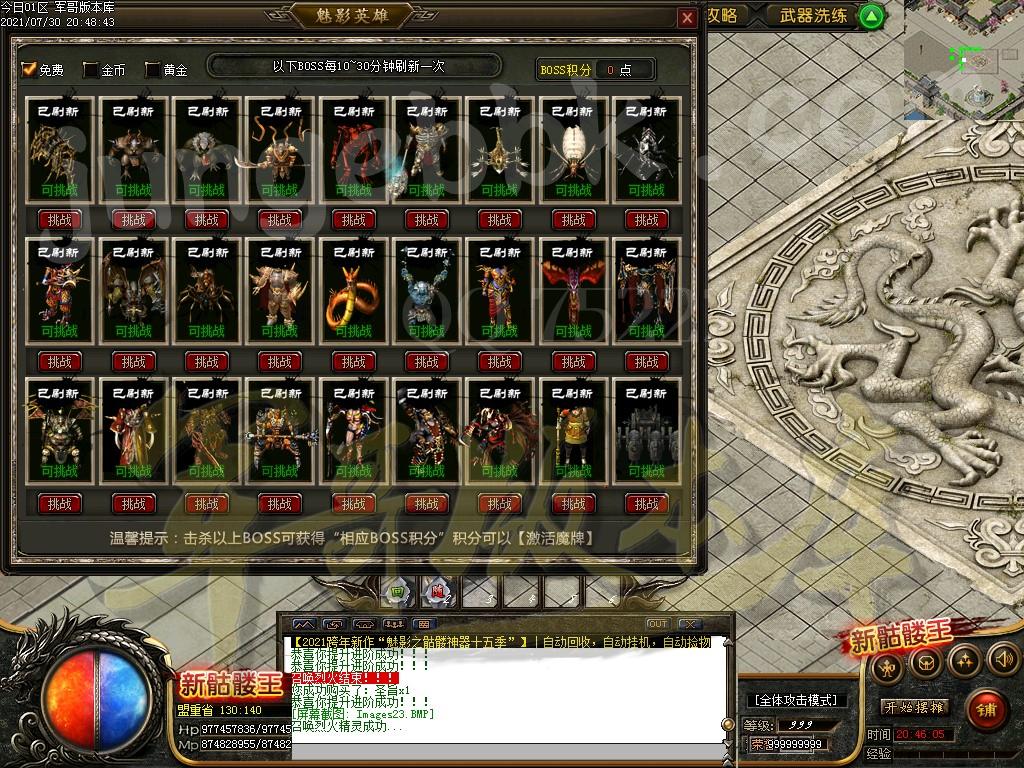Open the bag icon in round buttons

pyautogui.click(x=925, y=660)
